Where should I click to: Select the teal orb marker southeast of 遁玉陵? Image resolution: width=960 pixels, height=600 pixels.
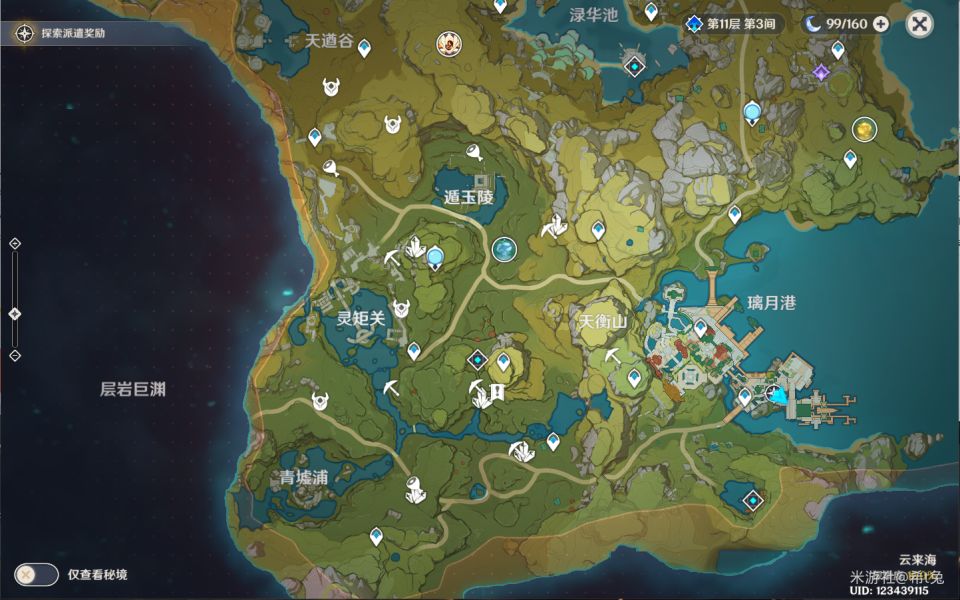click(504, 249)
